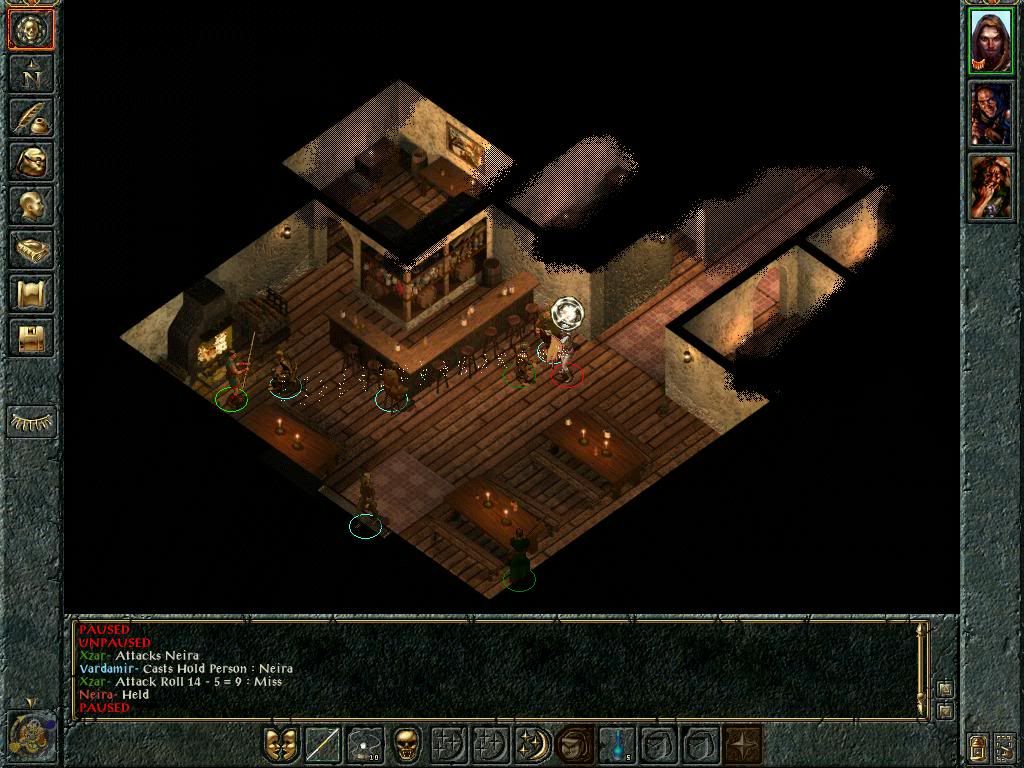Select the top hooded character portrait
This screenshot has width=1024, height=768.
991,41
